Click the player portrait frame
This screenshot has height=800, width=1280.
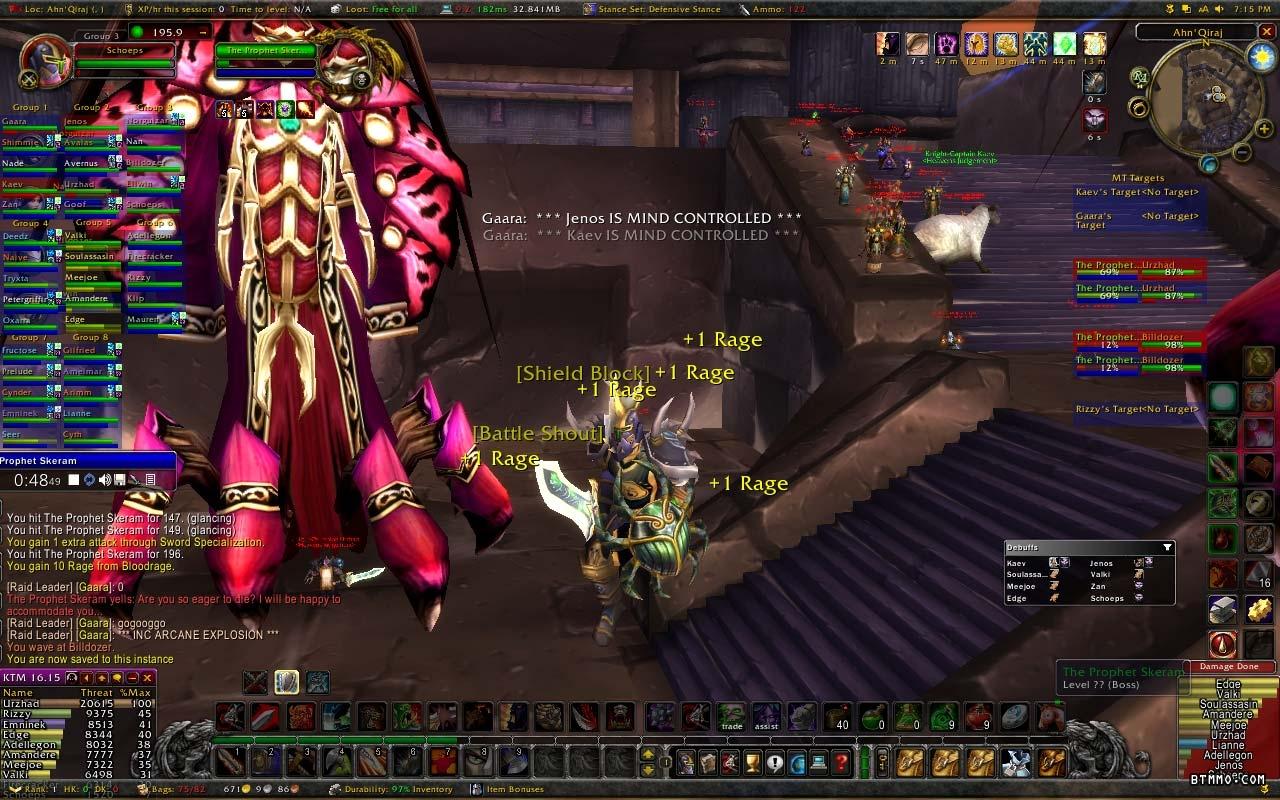45,62
